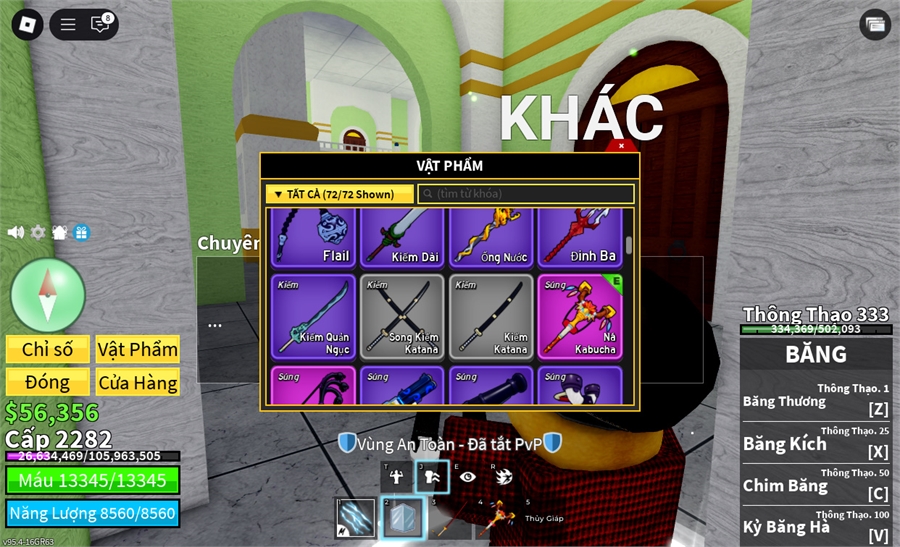Open the Chỉ số stats menu
The width and height of the screenshot is (900, 547).
(x=47, y=349)
